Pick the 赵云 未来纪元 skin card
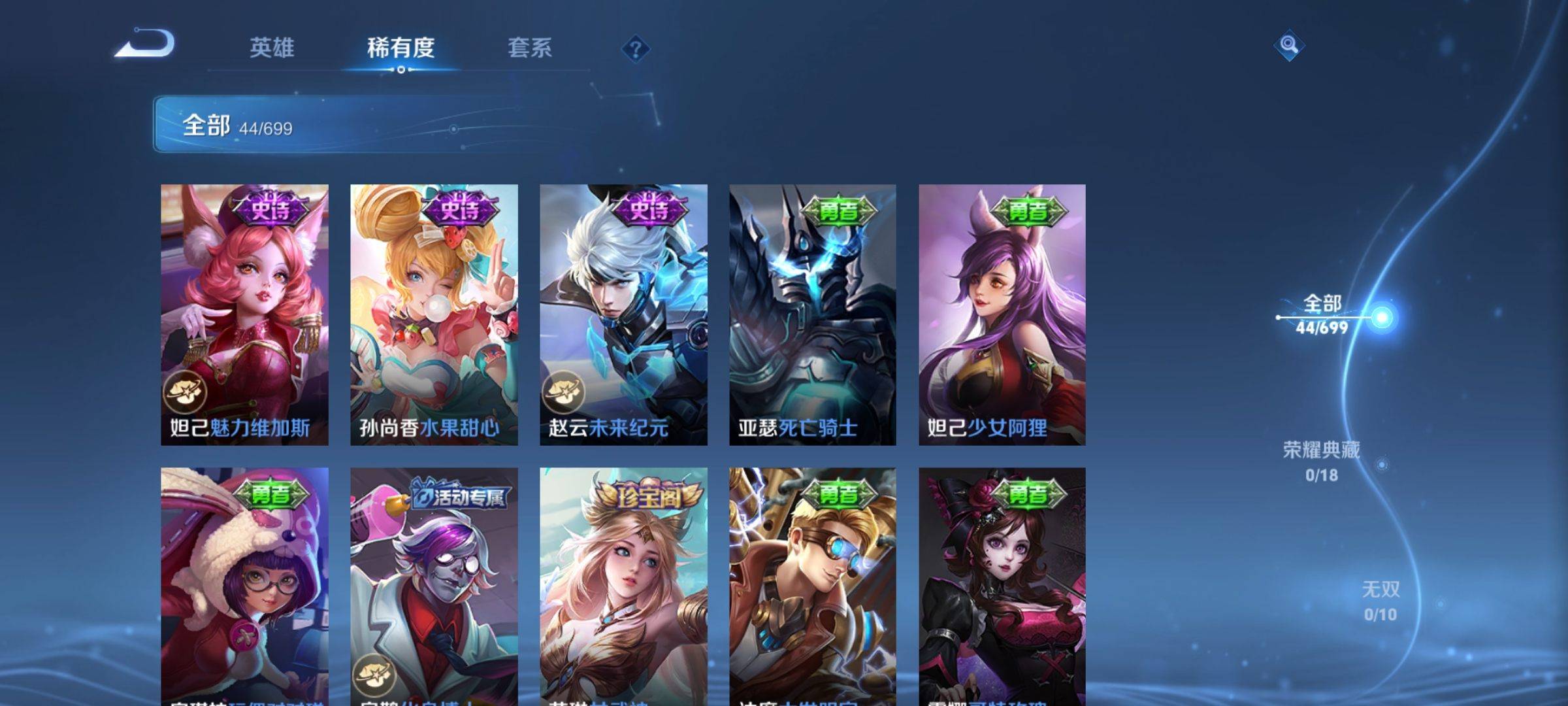 click(623, 314)
